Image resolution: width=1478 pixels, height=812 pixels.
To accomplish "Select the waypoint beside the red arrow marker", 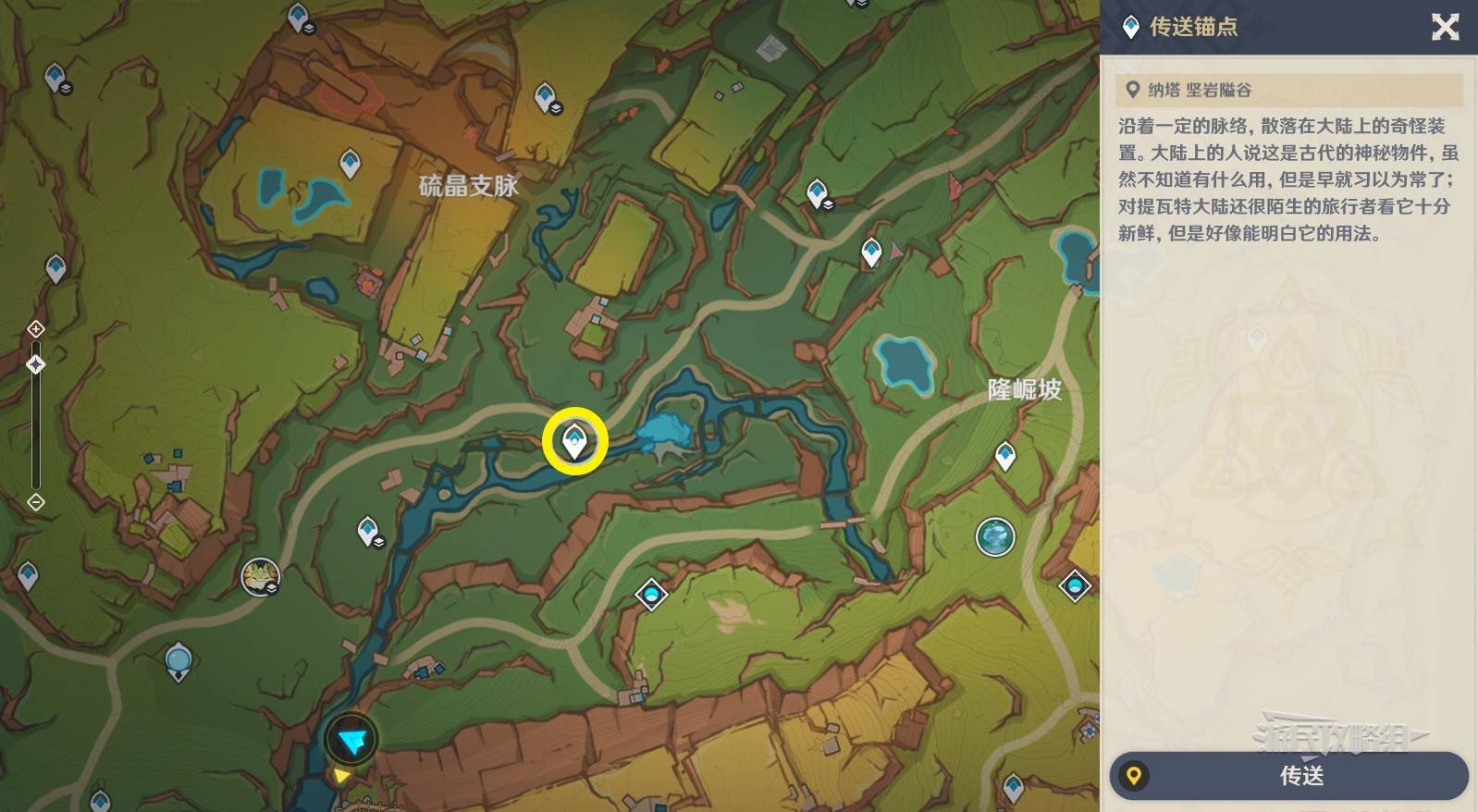I will 870,251.
